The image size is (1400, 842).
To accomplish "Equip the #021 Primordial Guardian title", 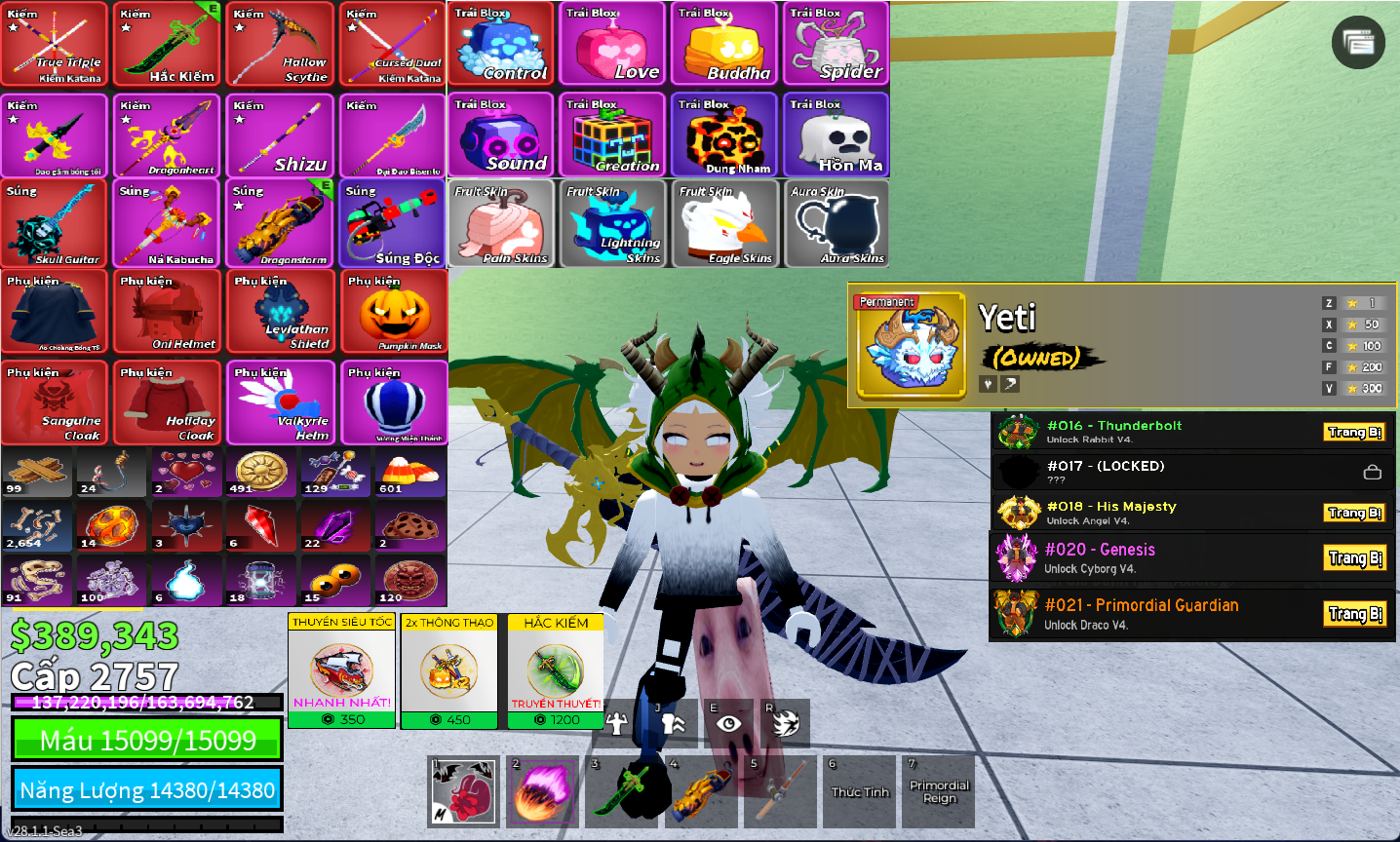I will pos(1355,614).
